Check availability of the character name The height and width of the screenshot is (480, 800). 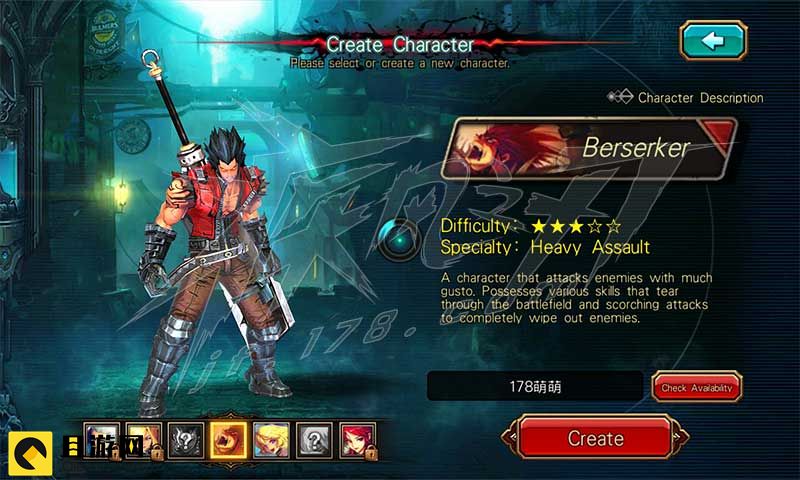click(x=697, y=387)
